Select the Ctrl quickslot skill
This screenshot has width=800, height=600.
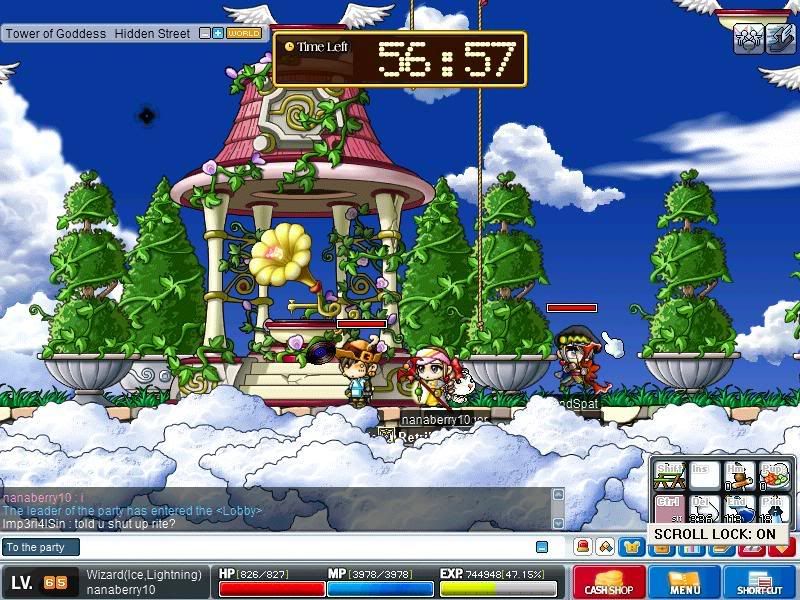(x=670, y=510)
